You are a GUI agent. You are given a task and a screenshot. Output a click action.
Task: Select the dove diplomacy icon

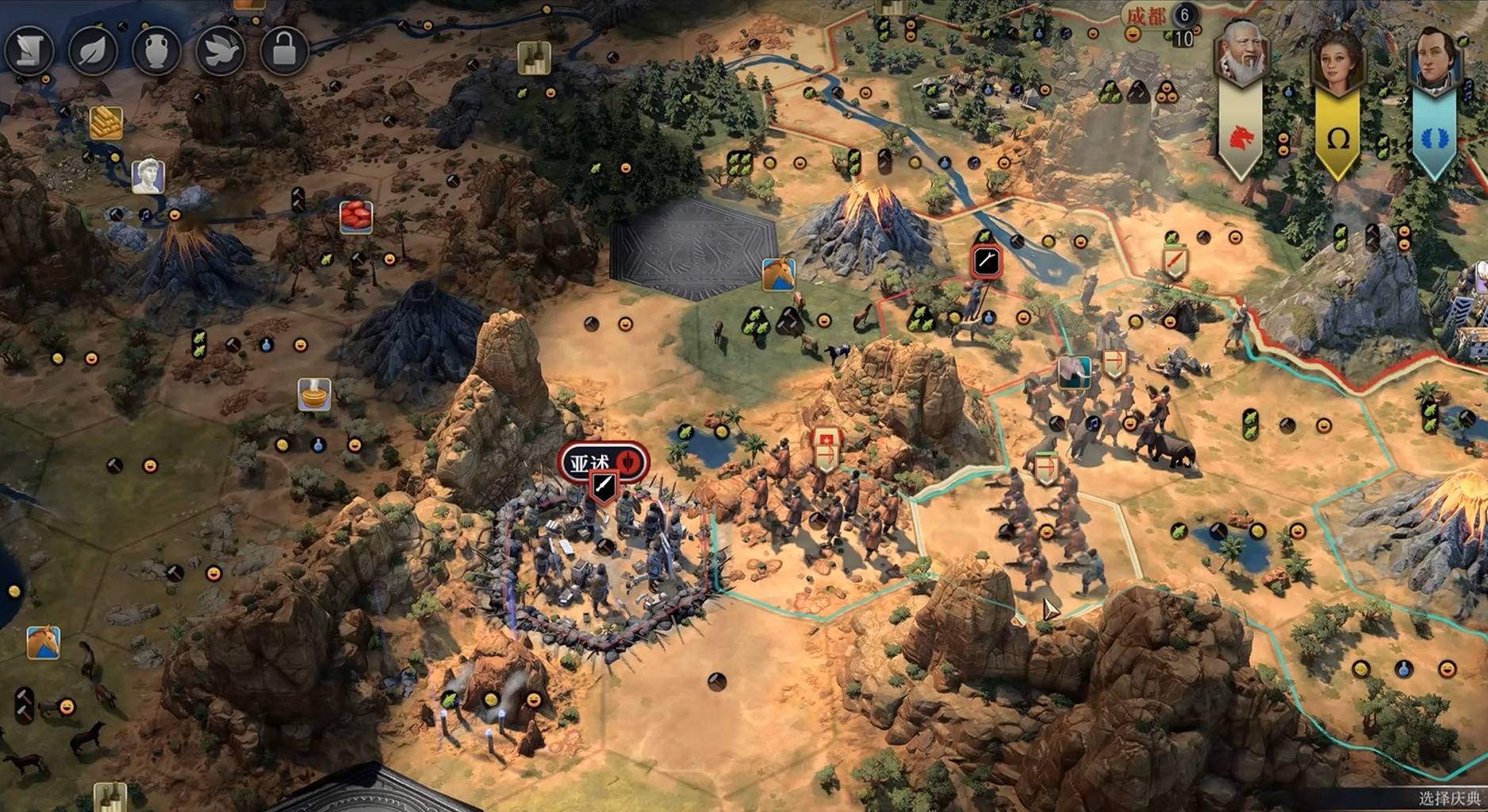(220, 51)
